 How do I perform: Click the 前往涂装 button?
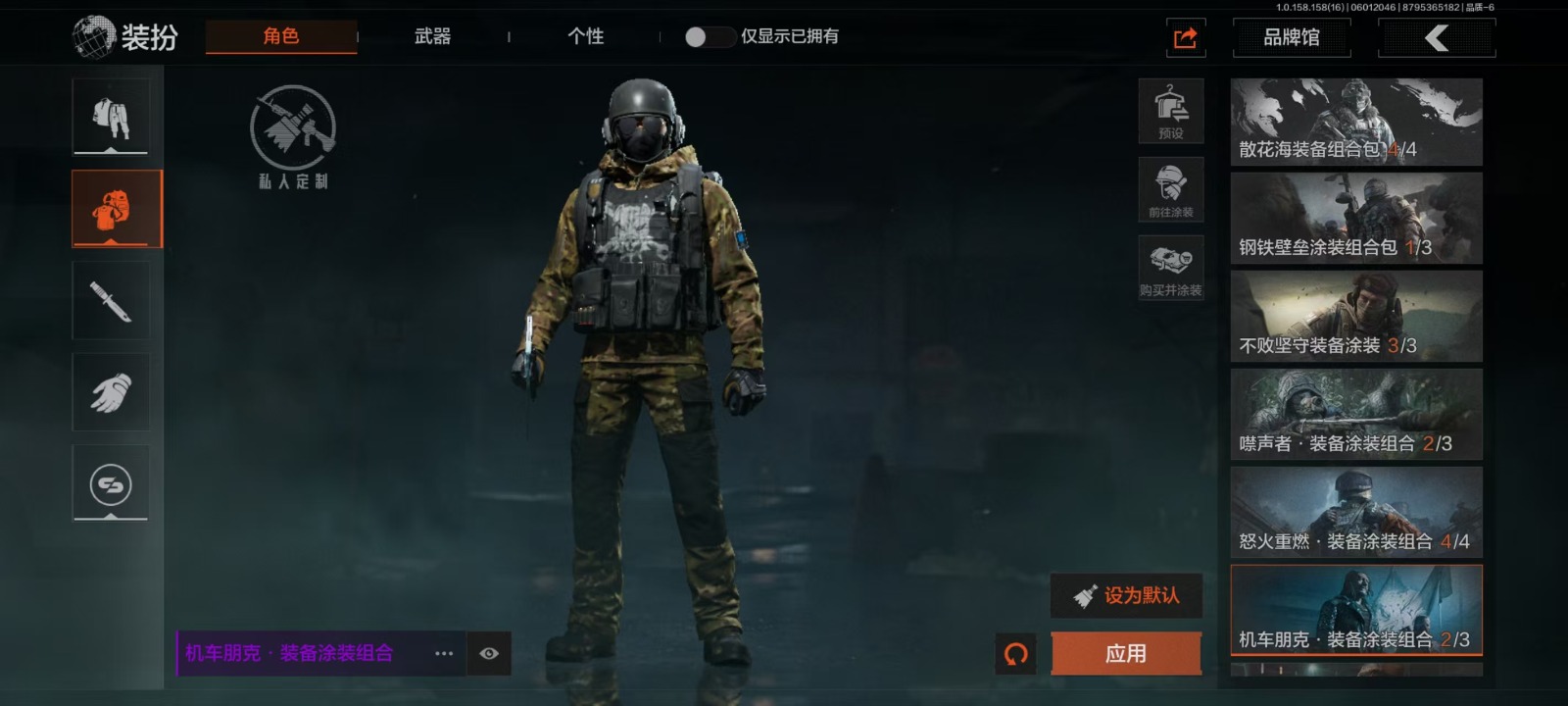(1171, 189)
